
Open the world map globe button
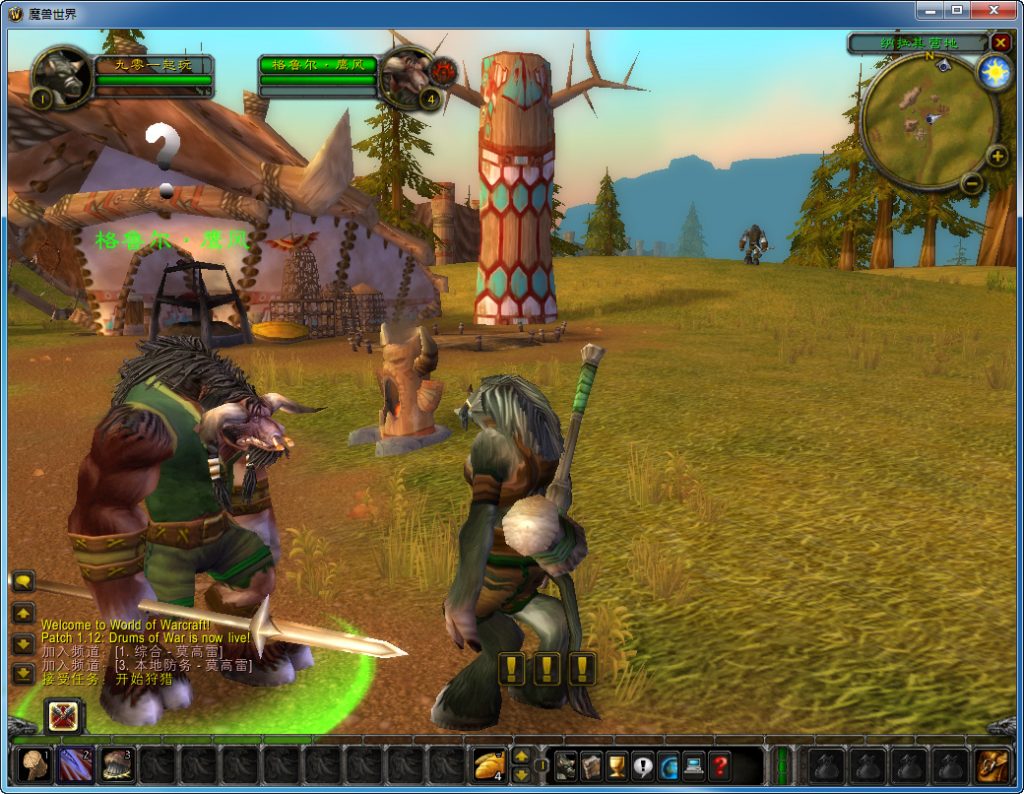click(668, 766)
